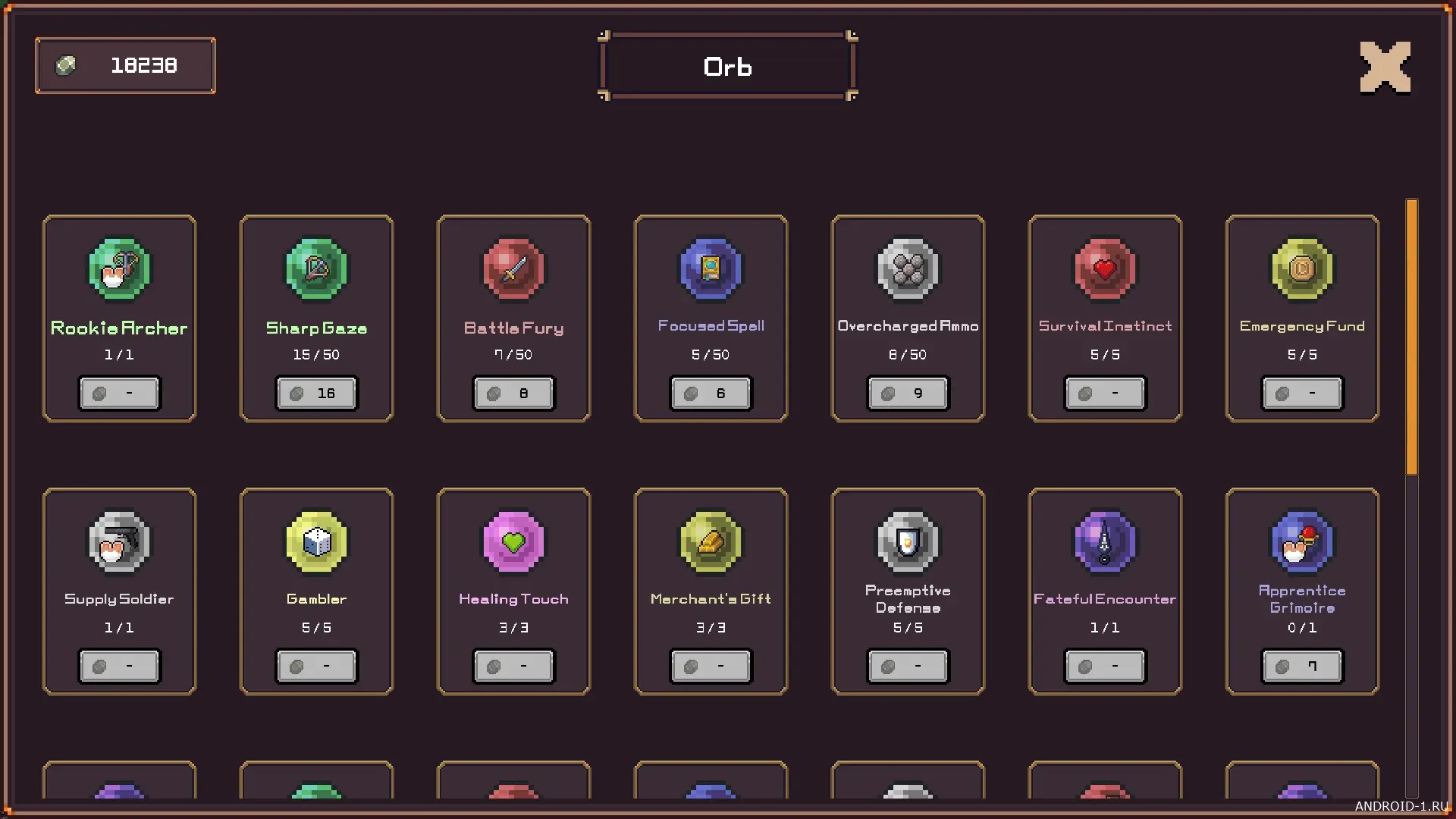Buy Sharp Gaze upgrade for 16
Image resolution: width=1456 pixels, height=819 pixels.
[x=316, y=393]
